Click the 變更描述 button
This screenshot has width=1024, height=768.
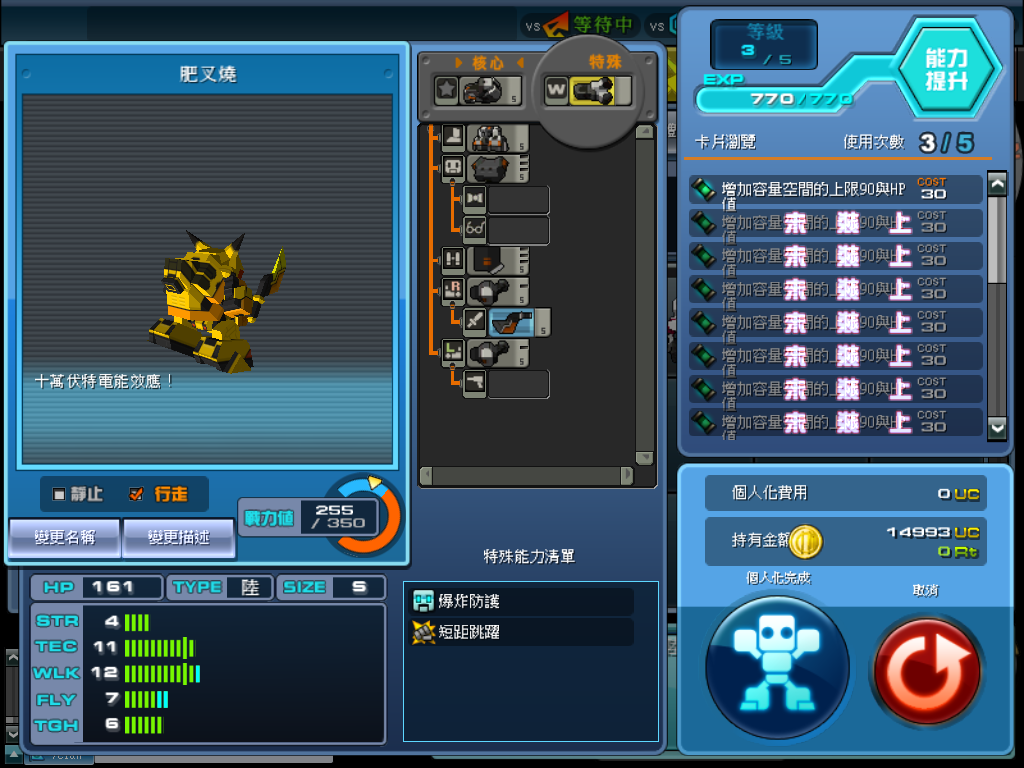coord(179,537)
